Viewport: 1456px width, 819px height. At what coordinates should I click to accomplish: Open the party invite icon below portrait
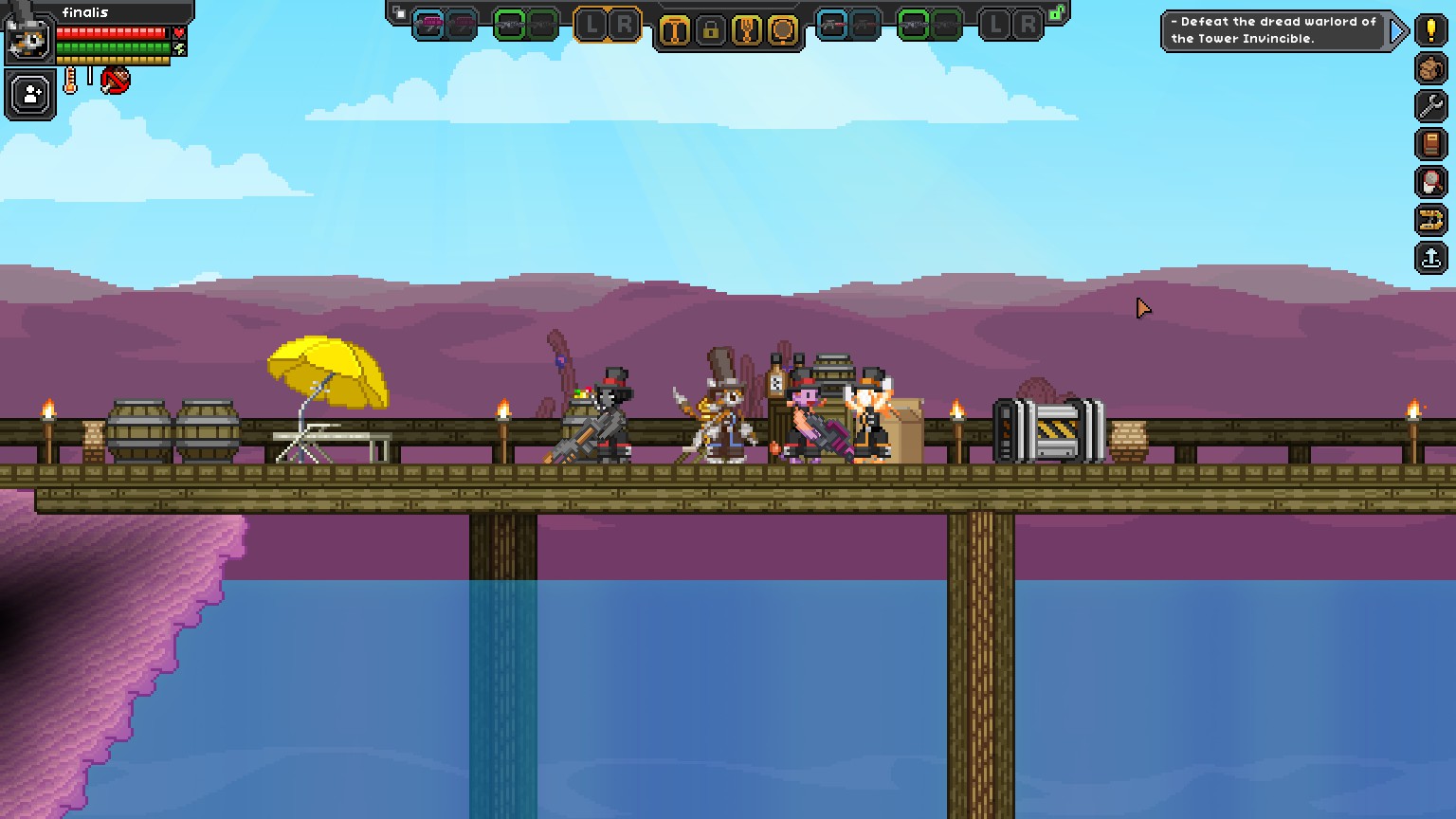[x=29, y=92]
